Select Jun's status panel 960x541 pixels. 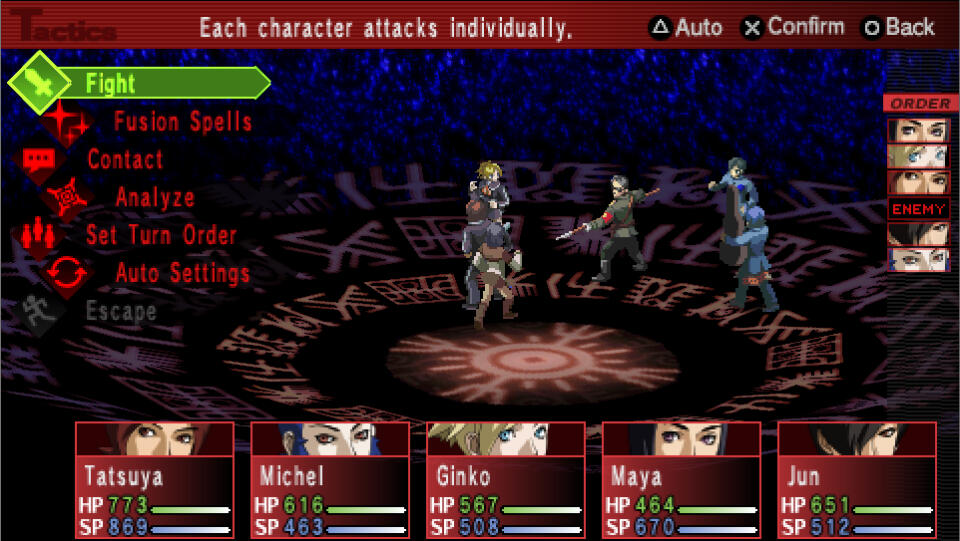click(x=857, y=480)
